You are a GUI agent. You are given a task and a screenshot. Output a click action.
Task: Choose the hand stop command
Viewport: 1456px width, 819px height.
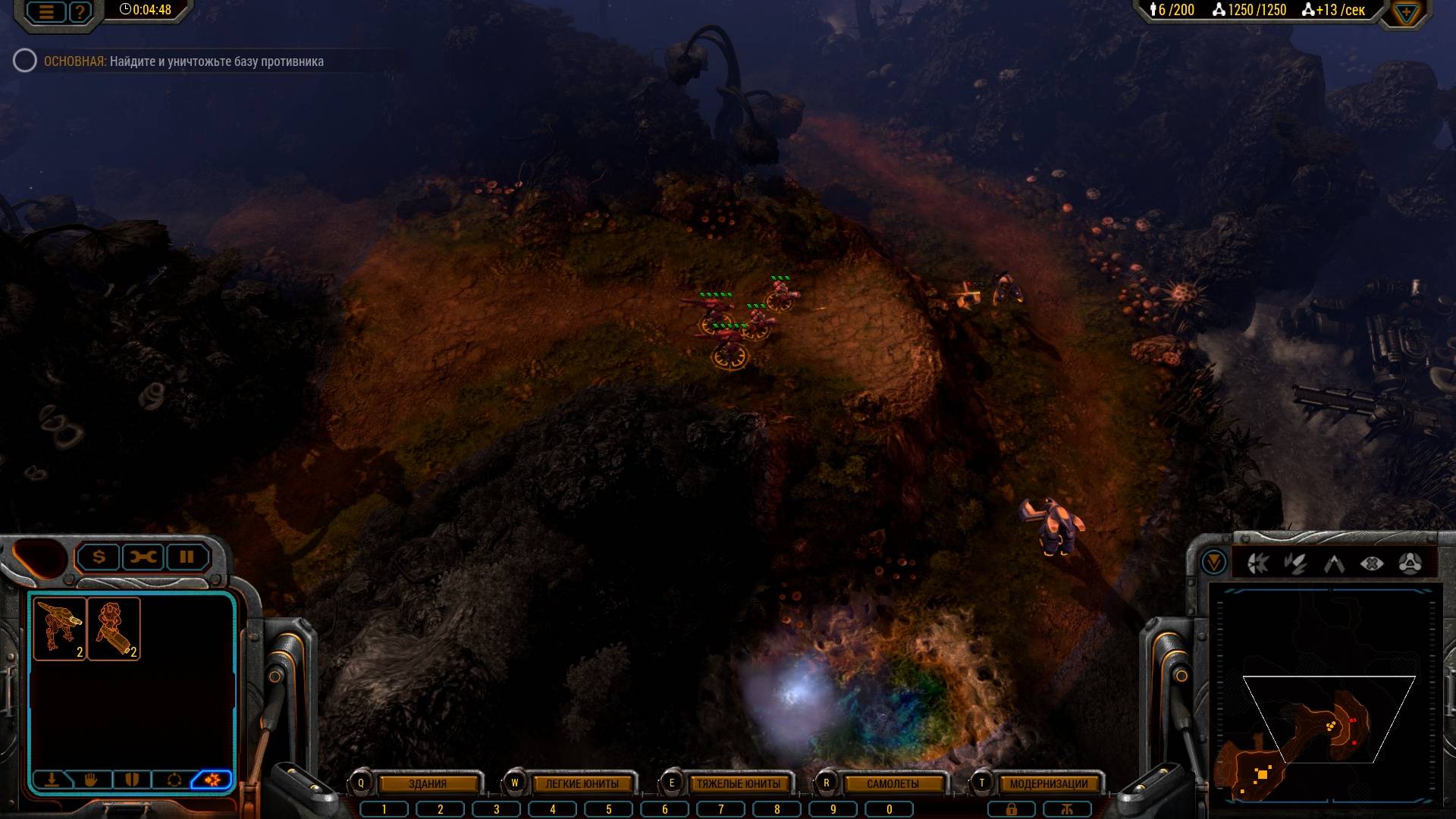91,780
